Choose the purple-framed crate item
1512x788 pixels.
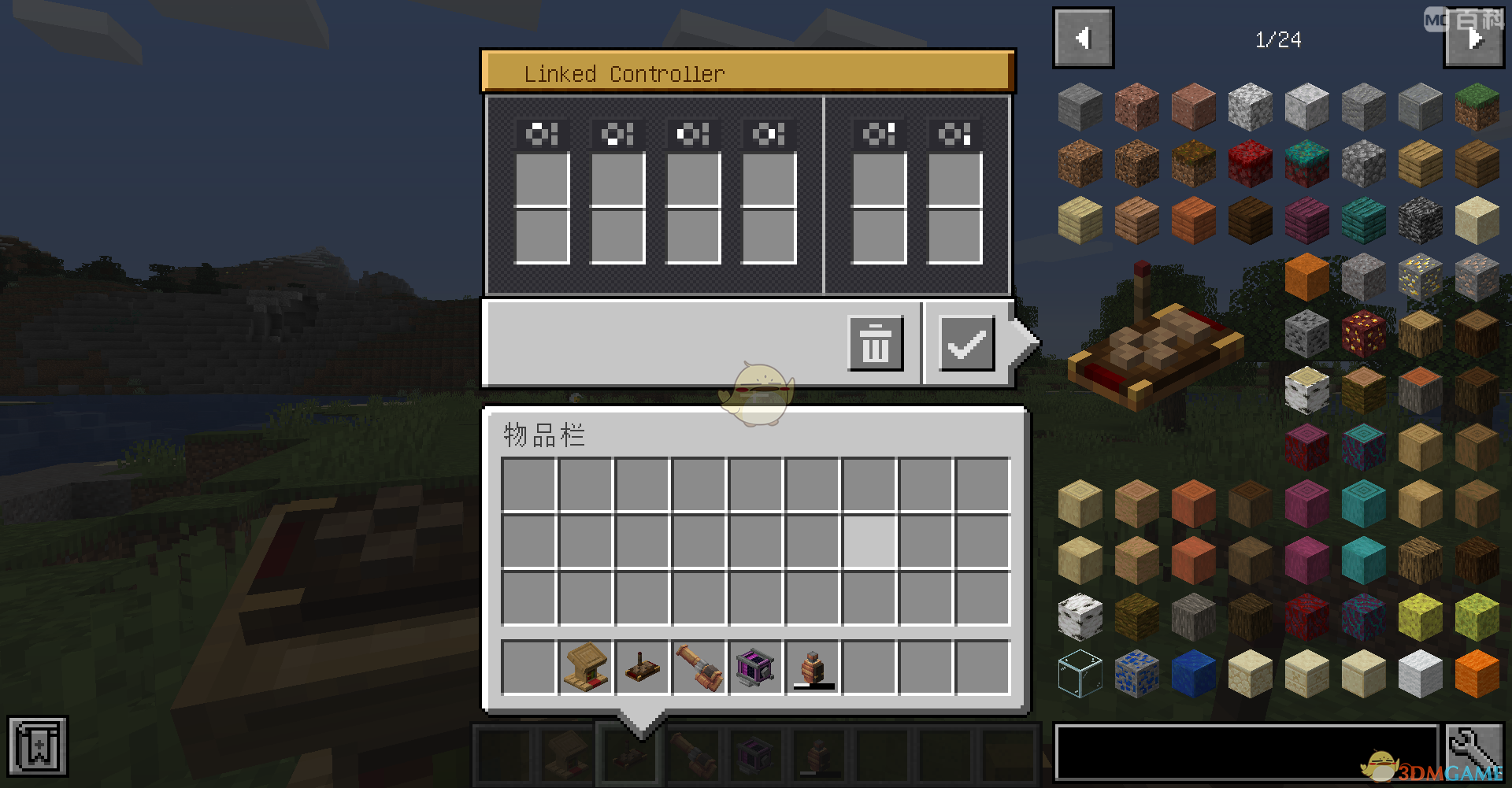(755, 668)
